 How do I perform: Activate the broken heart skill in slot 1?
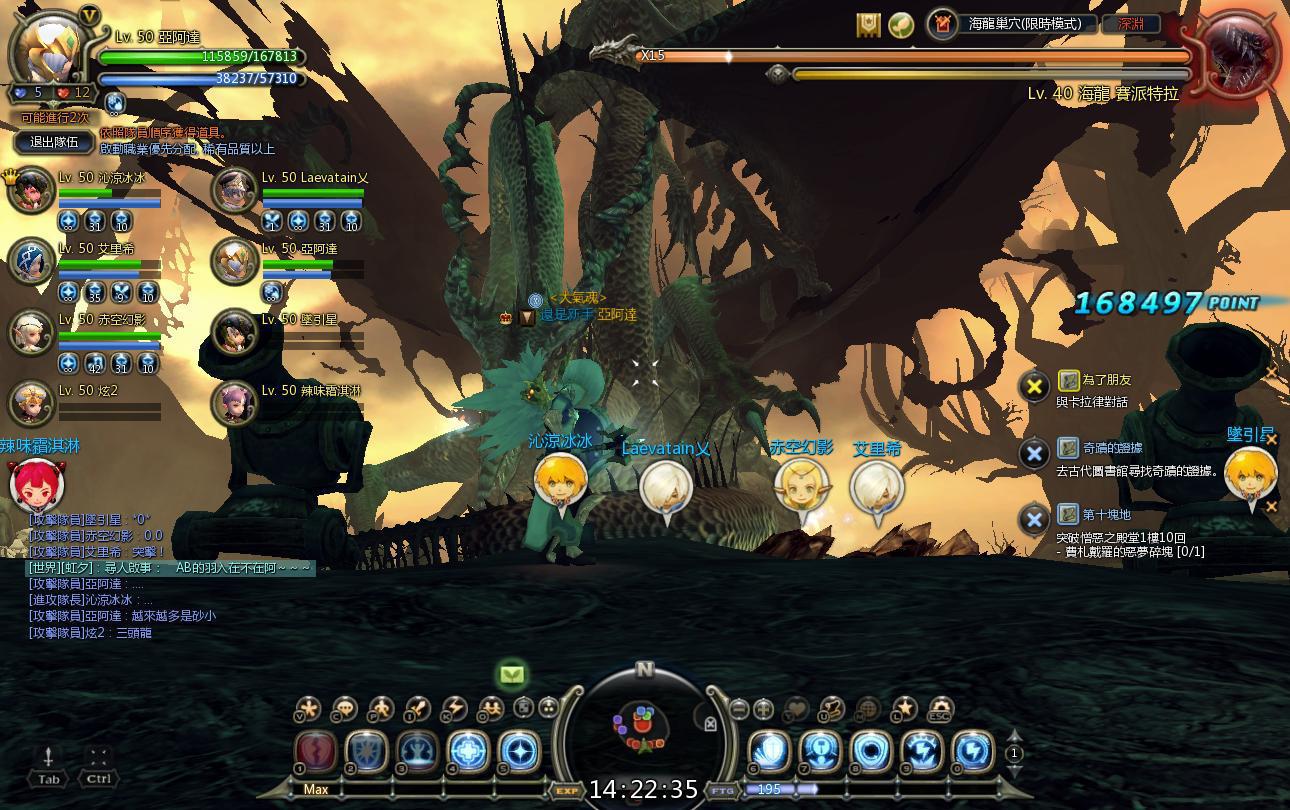pos(315,752)
